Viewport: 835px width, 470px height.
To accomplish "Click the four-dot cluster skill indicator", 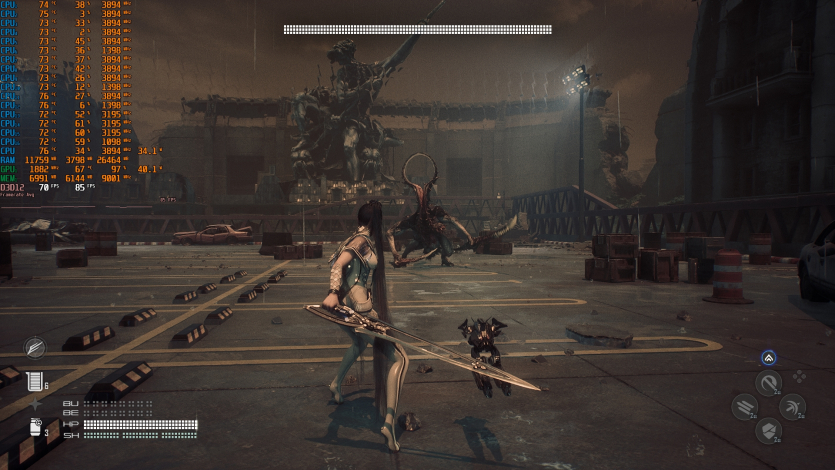I will click(798, 377).
